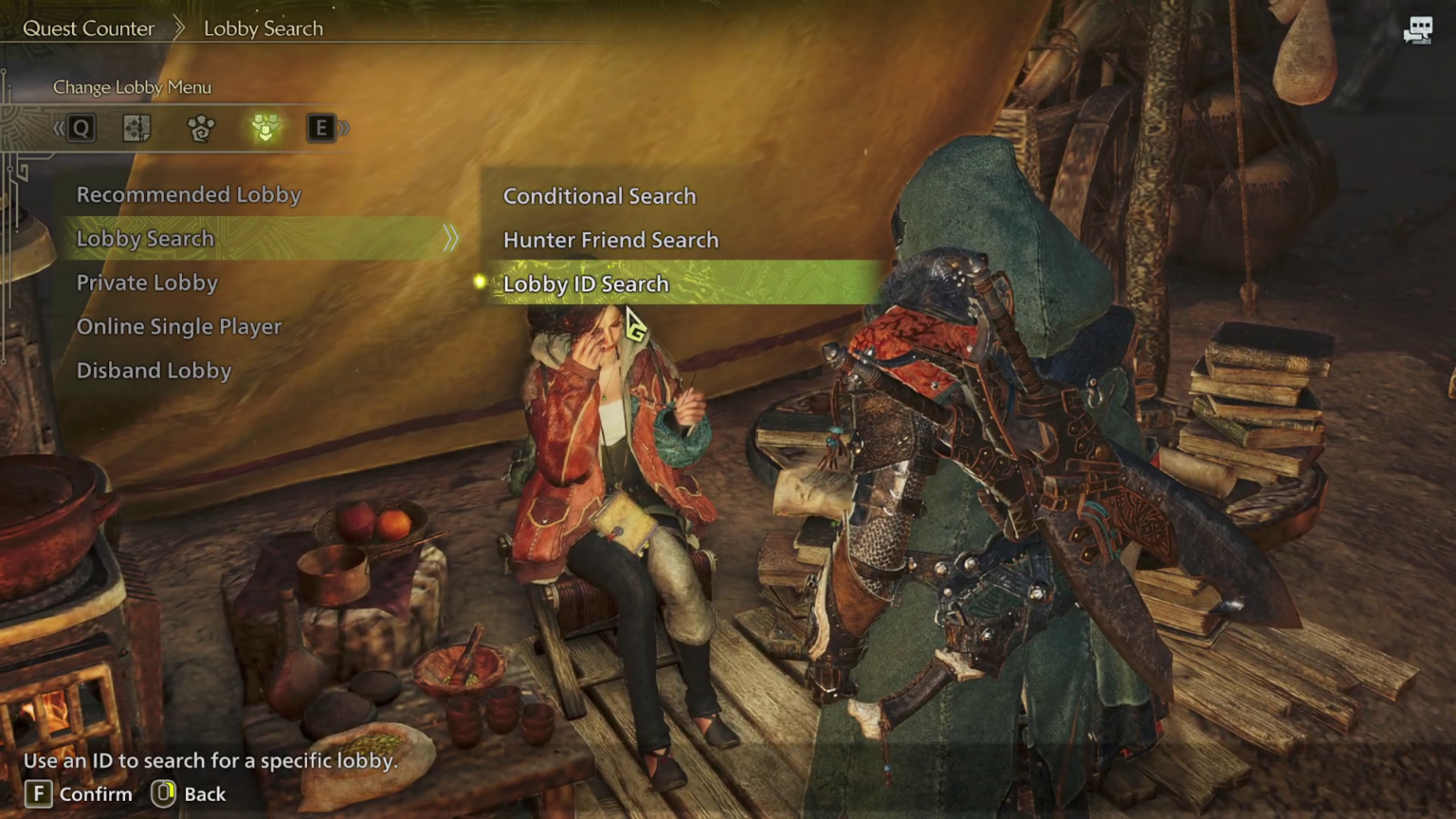Click the Q keyboard shortcut icon

pos(81,128)
